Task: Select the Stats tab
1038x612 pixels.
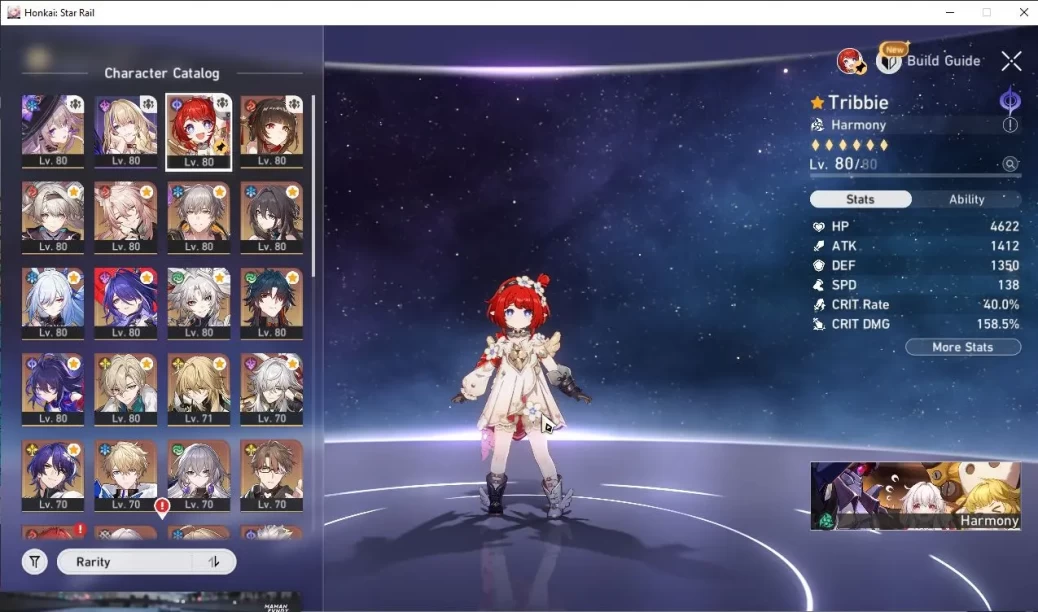Action: 860,199
